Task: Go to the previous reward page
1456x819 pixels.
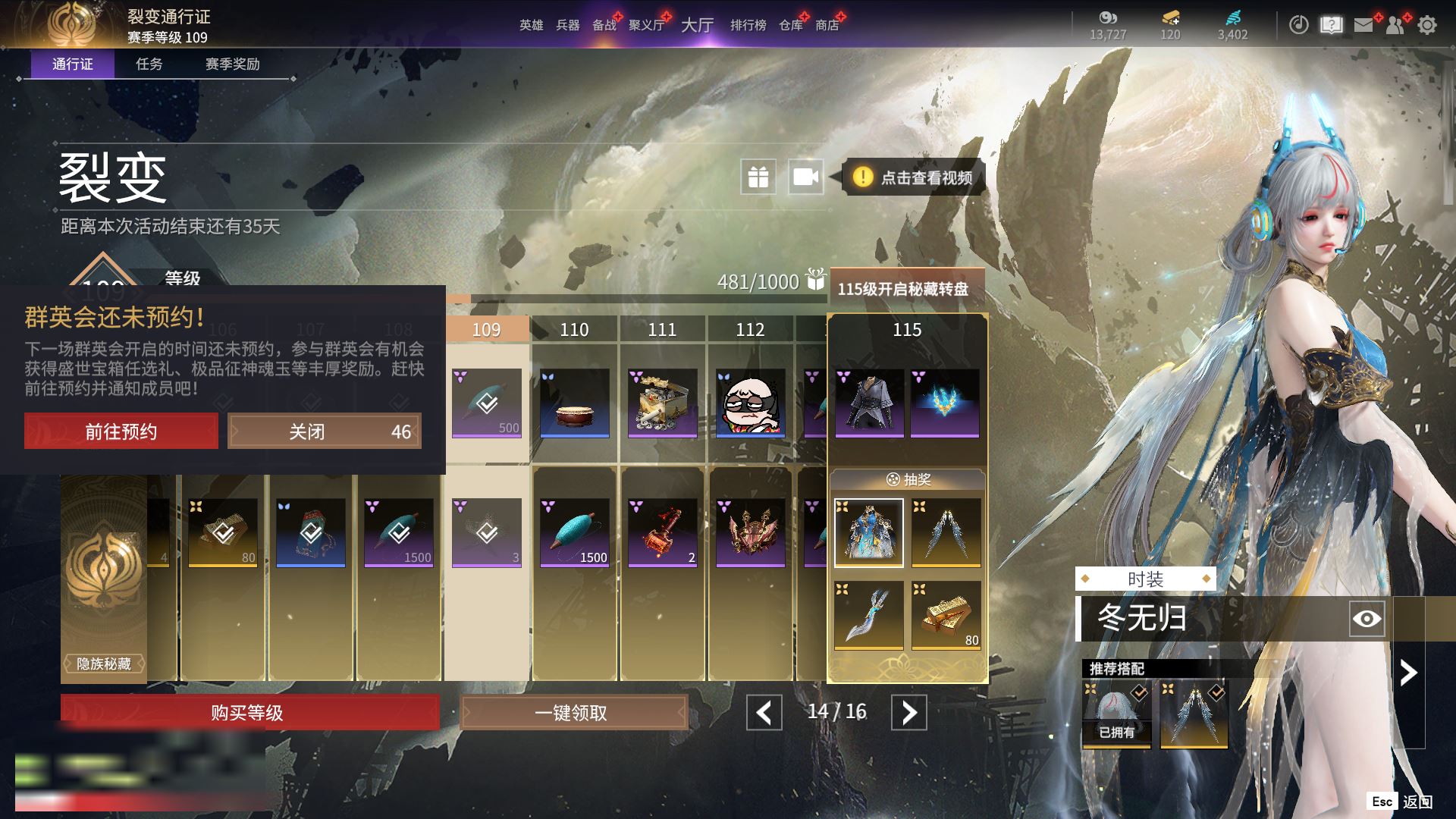Action: [764, 713]
